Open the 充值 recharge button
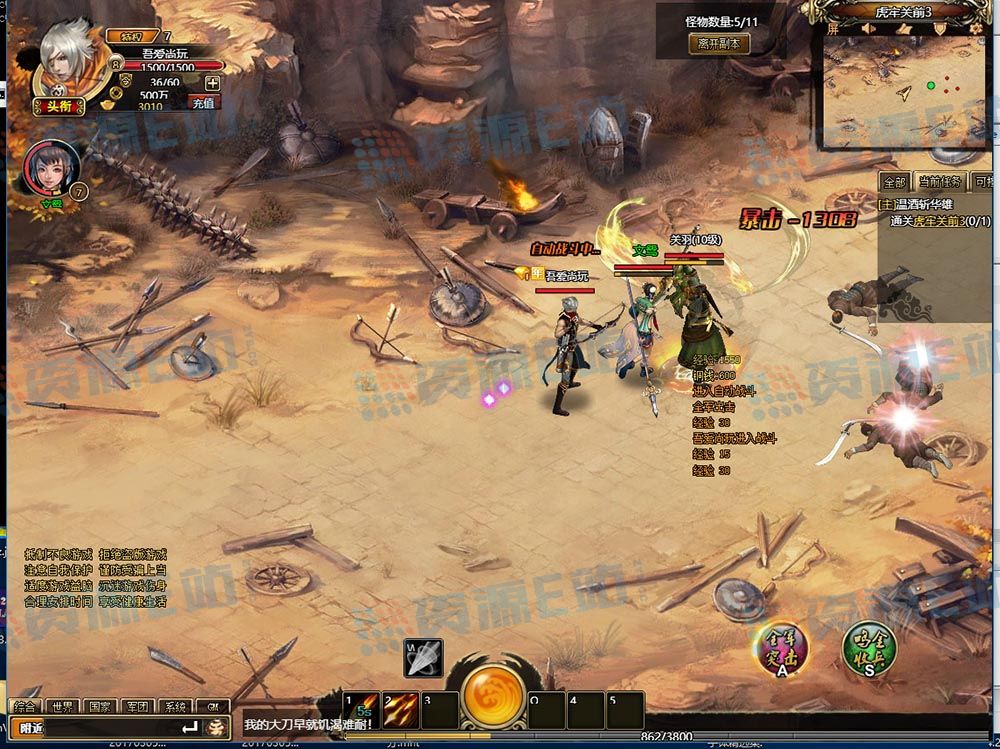1000x749 pixels. [x=204, y=102]
